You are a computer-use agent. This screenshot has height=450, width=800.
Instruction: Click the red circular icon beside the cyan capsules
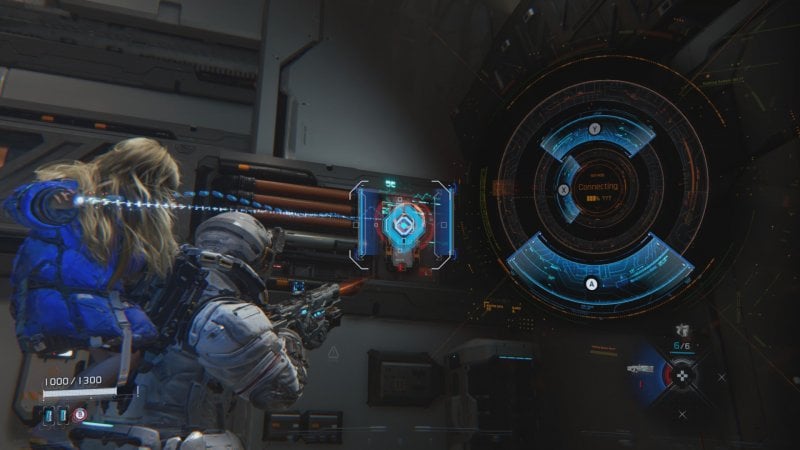click(79, 413)
